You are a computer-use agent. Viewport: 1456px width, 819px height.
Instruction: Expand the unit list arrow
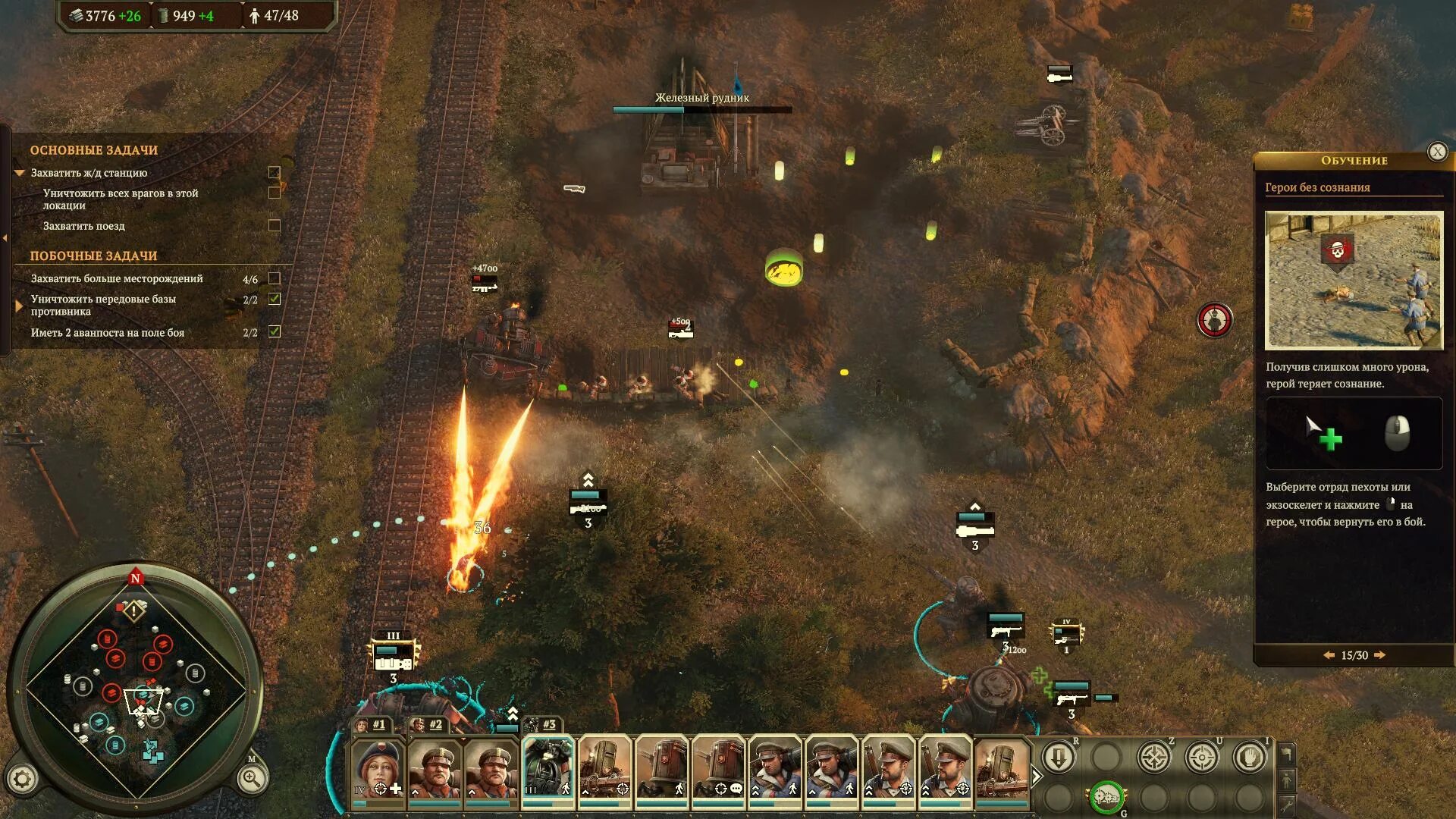(x=1037, y=776)
